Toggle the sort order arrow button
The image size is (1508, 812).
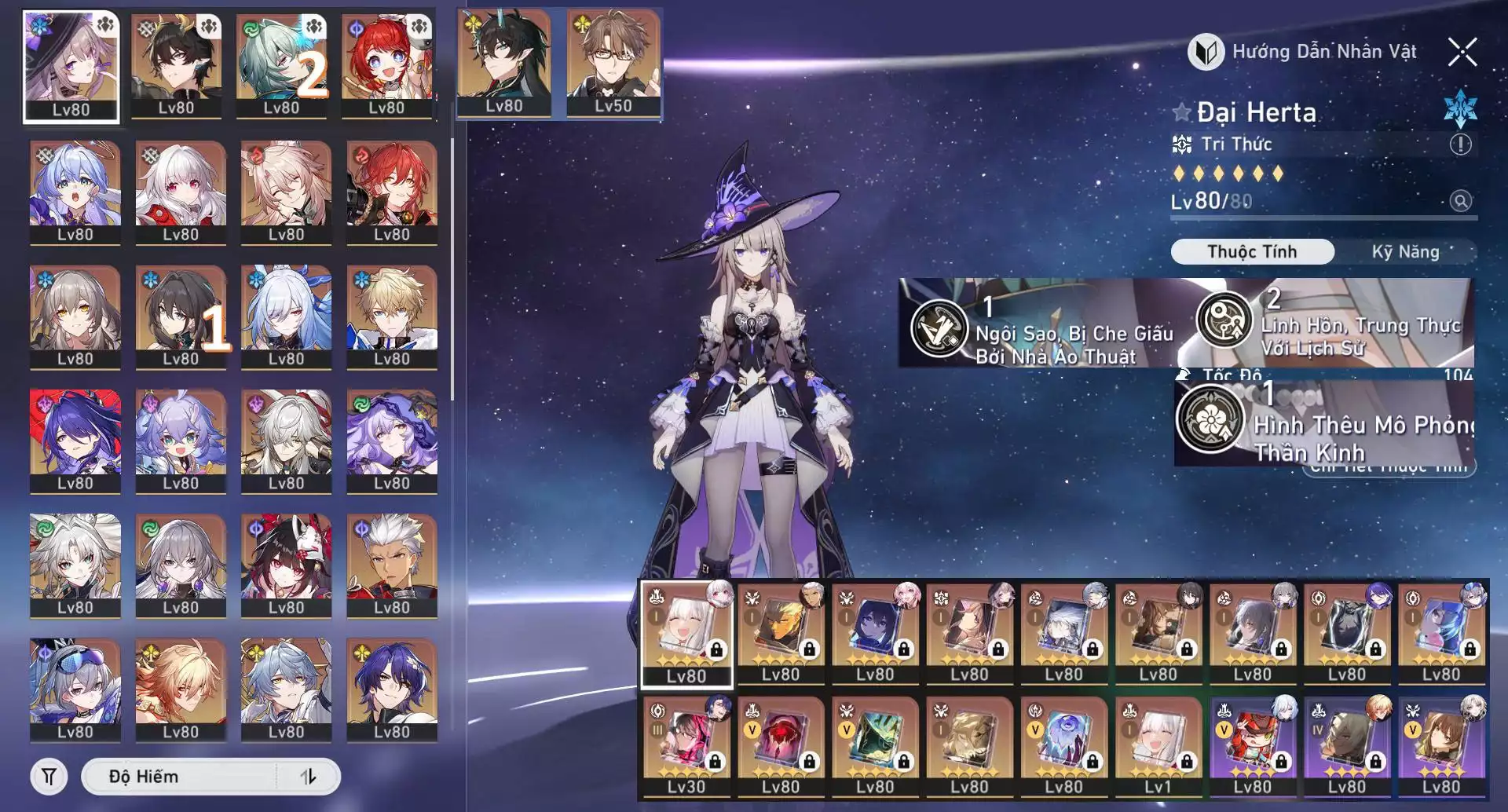point(308,777)
